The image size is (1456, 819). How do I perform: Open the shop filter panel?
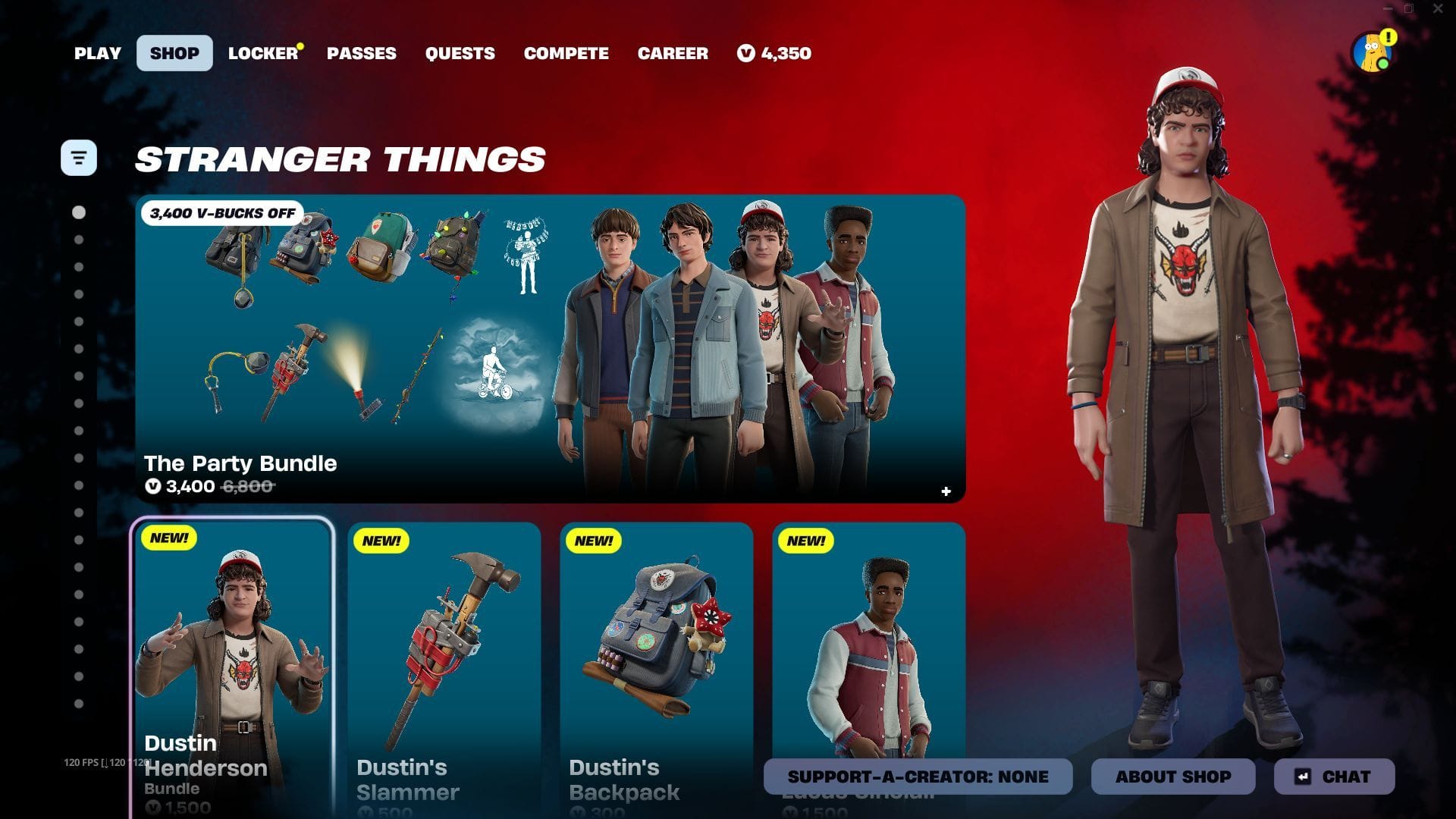pos(79,157)
